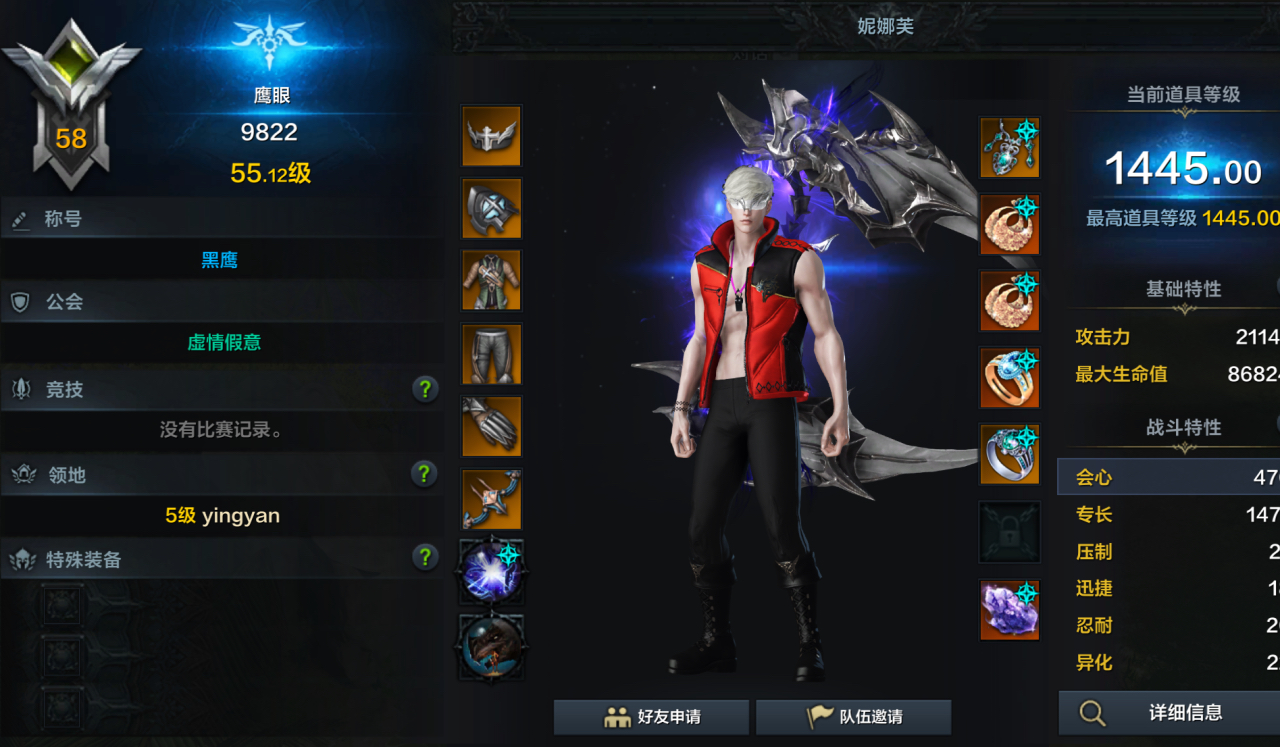The image size is (1280, 747).
Task: Select the shoulder armor slot
Action: tap(491, 209)
